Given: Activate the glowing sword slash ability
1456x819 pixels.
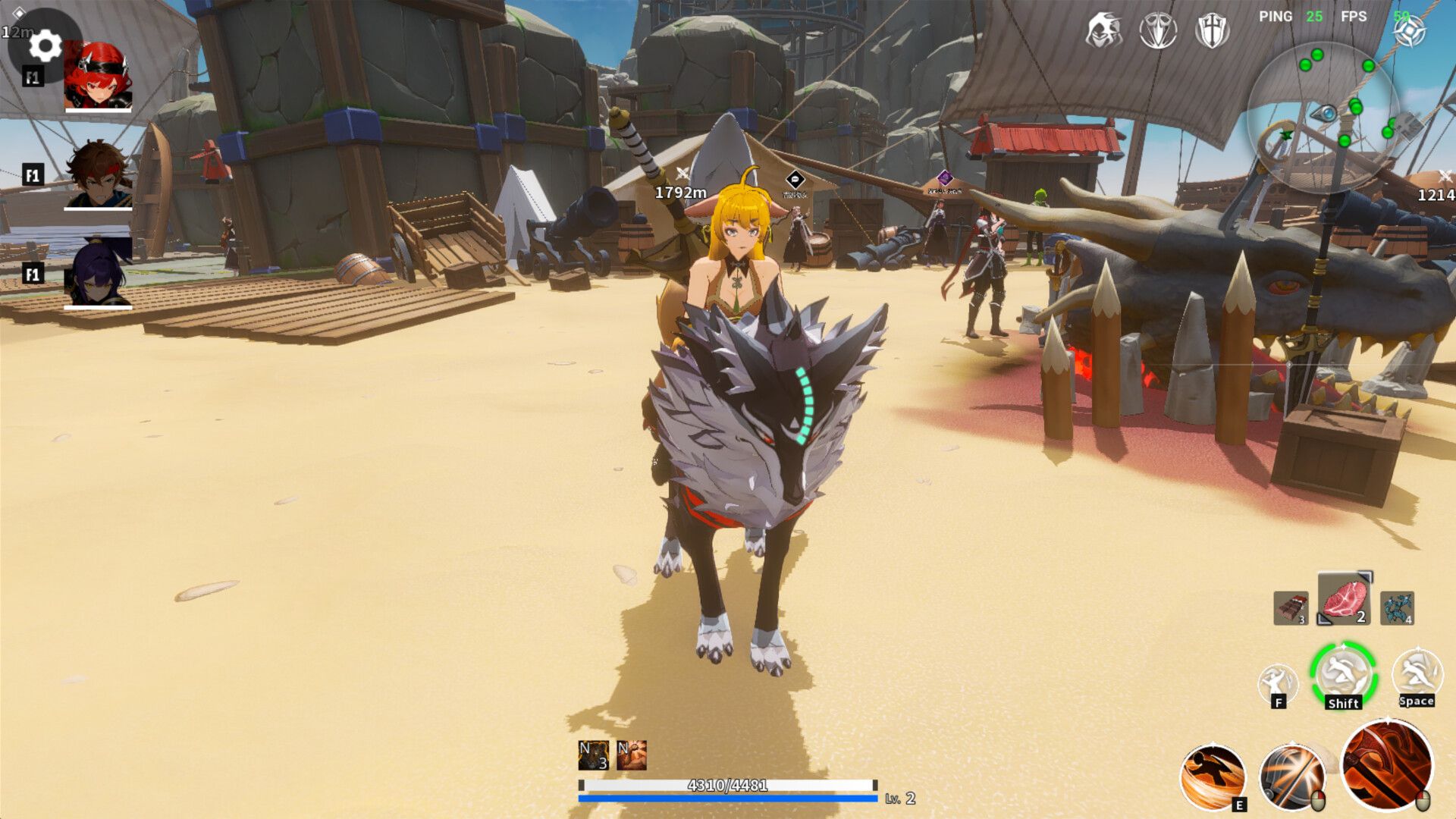Looking at the screenshot, I should click(x=1292, y=777).
